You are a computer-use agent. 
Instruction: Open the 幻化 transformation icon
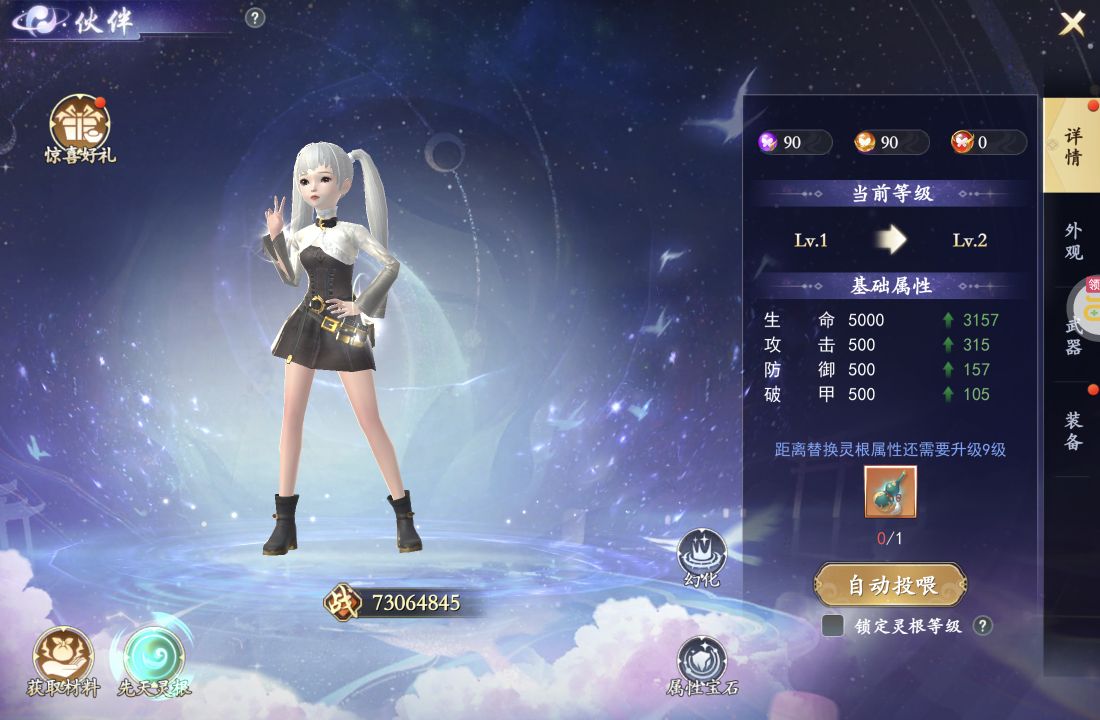702,557
